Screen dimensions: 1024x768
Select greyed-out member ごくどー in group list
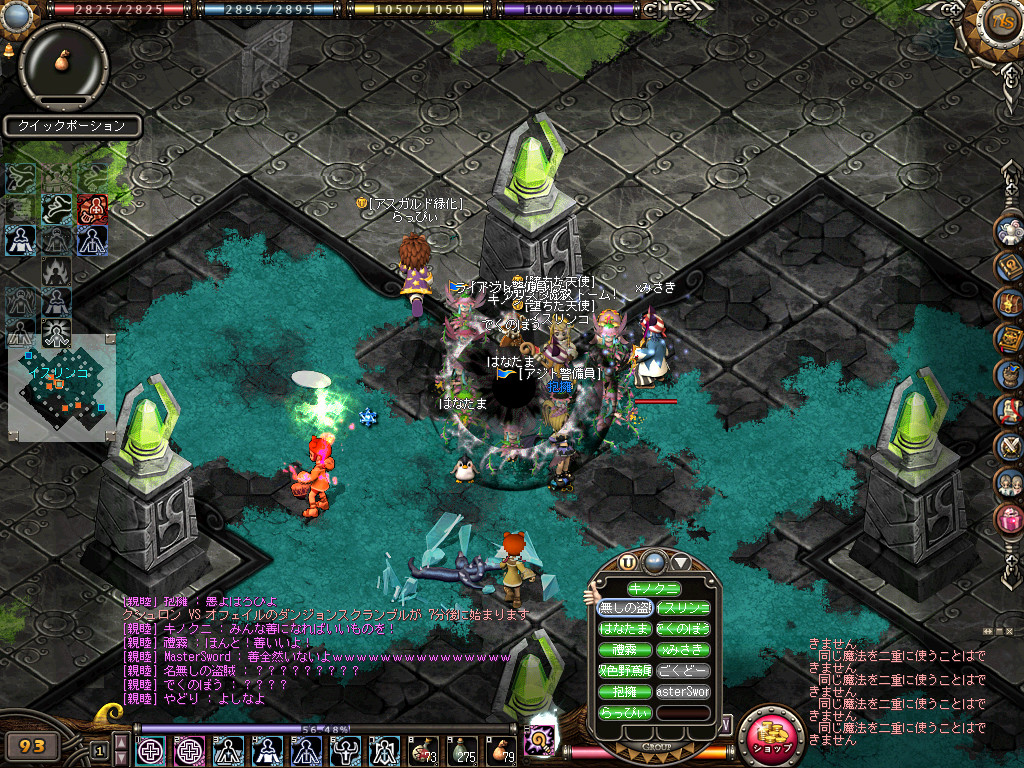pos(683,671)
